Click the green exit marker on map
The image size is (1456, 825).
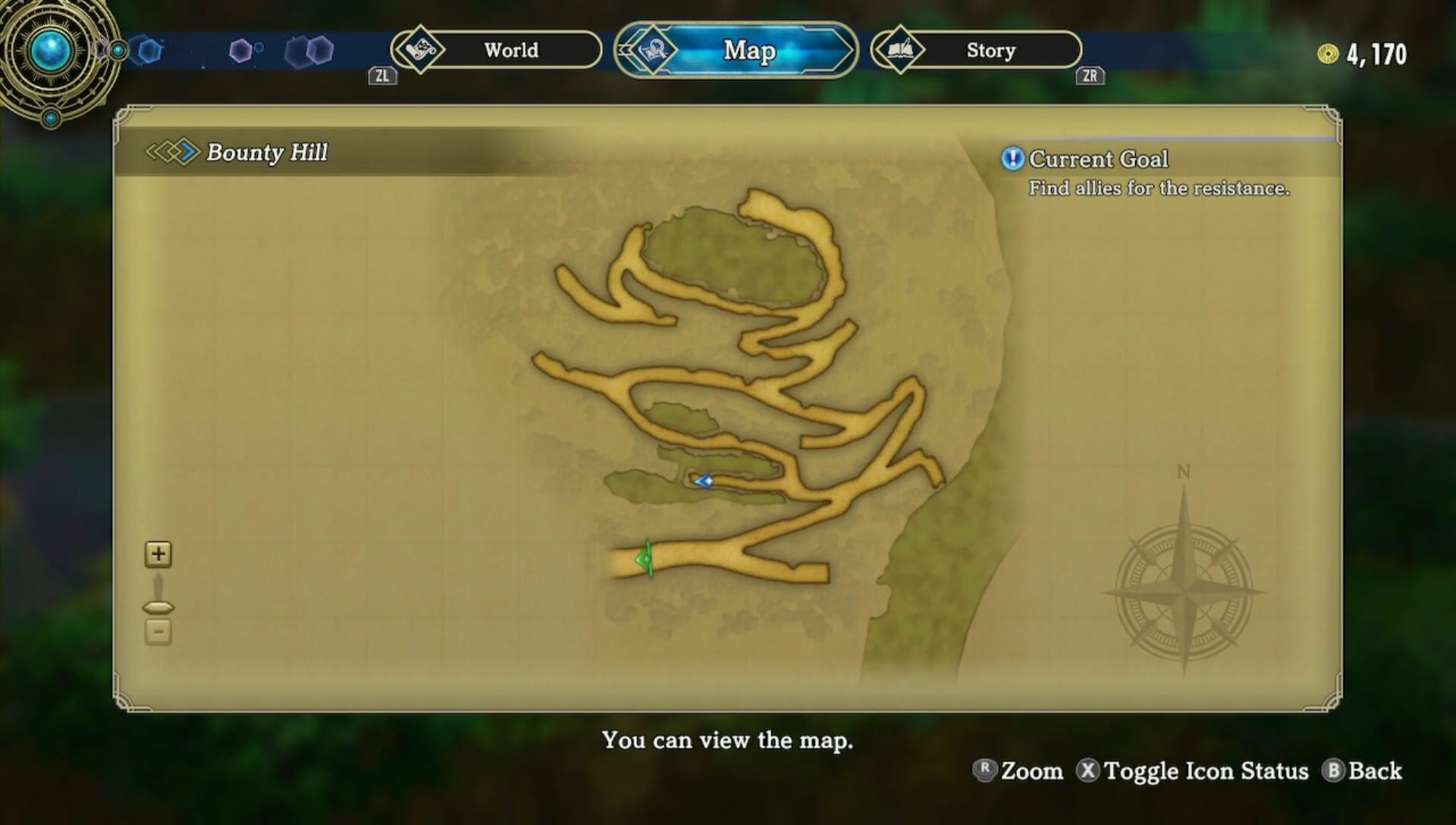(x=645, y=560)
